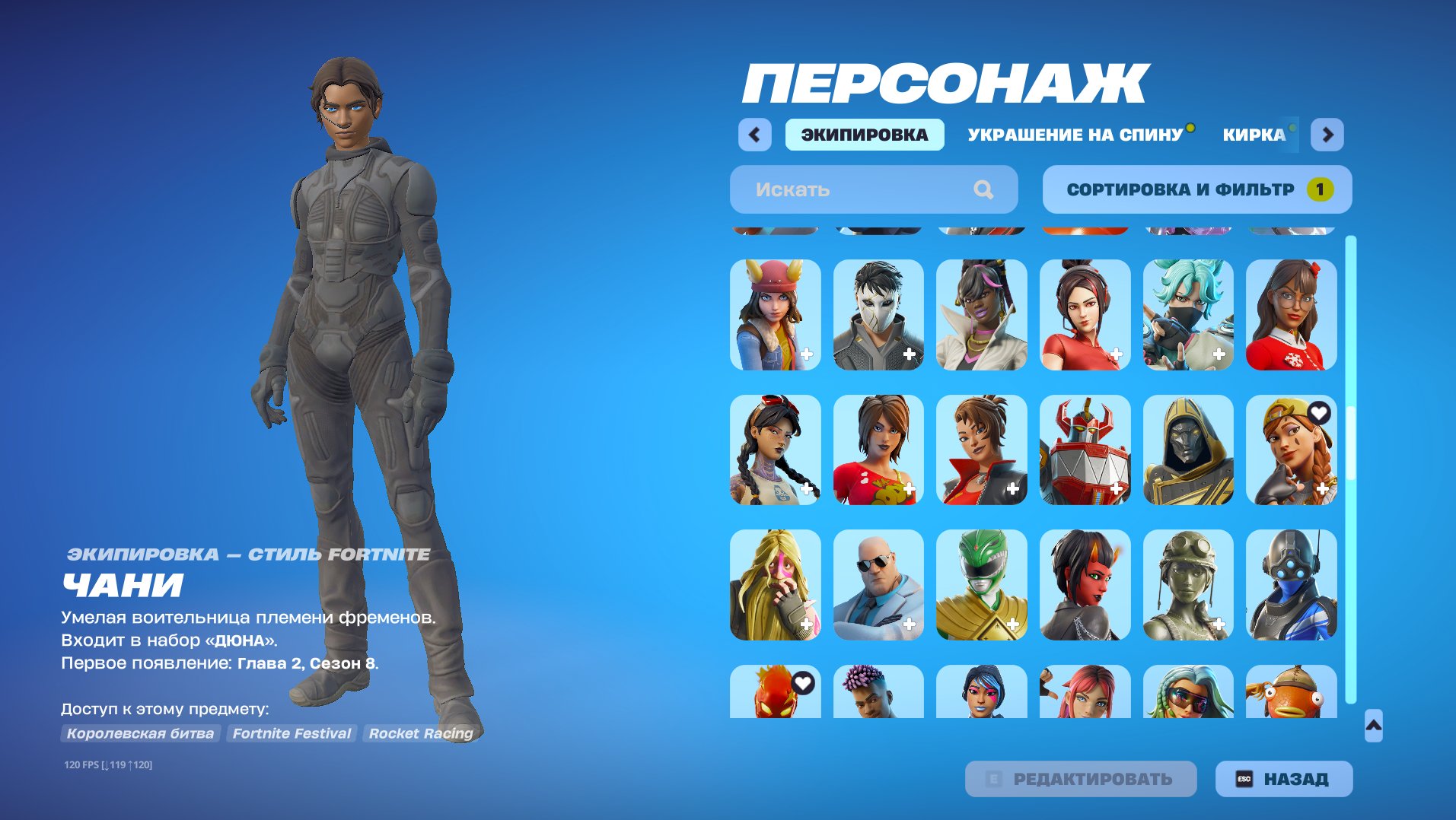Open СОРТИРОВКА И ФИЛЬТР options
Screen dimensions: 1456x820
[x=1180, y=189]
